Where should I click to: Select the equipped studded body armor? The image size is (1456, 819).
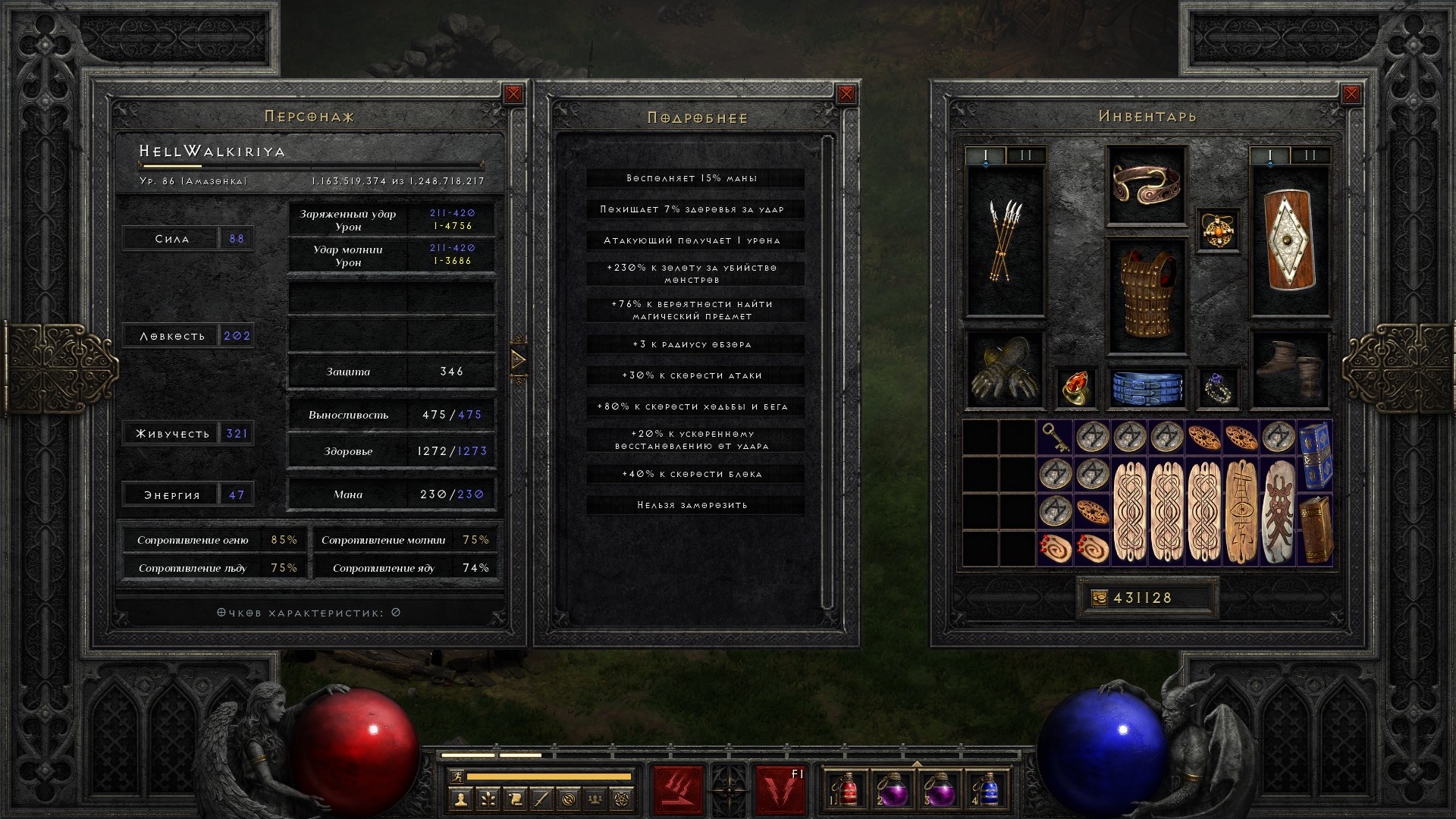pyautogui.click(x=1146, y=296)
